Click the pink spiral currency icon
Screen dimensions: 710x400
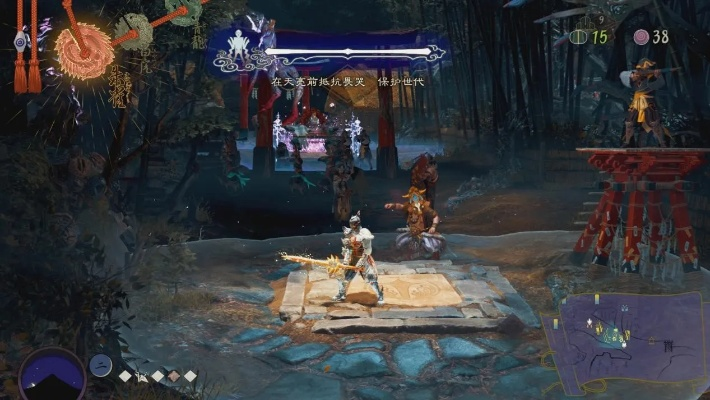tap(641, 37)
